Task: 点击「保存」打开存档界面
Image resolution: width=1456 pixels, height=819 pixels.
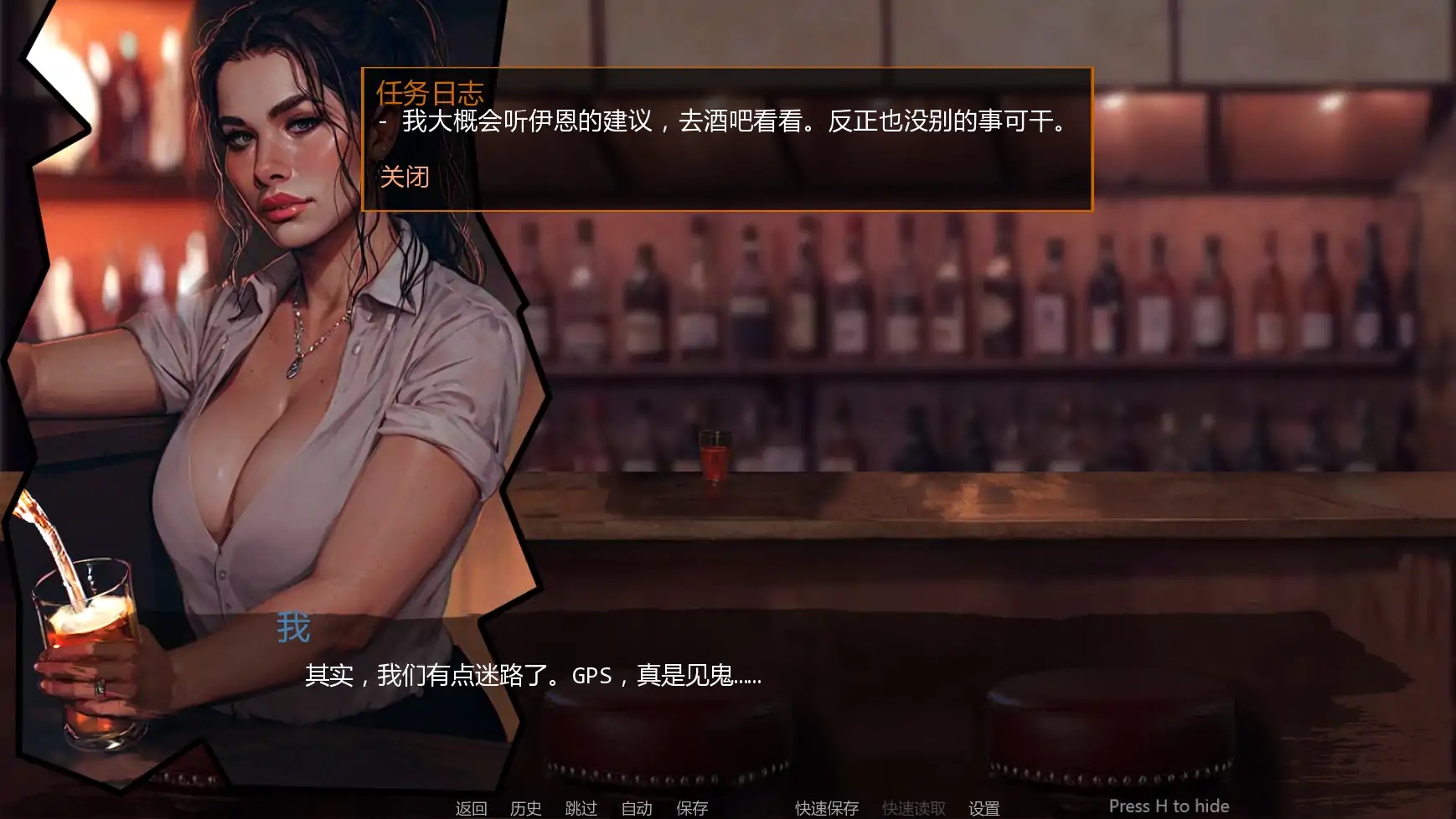Action: pos(691,808)
